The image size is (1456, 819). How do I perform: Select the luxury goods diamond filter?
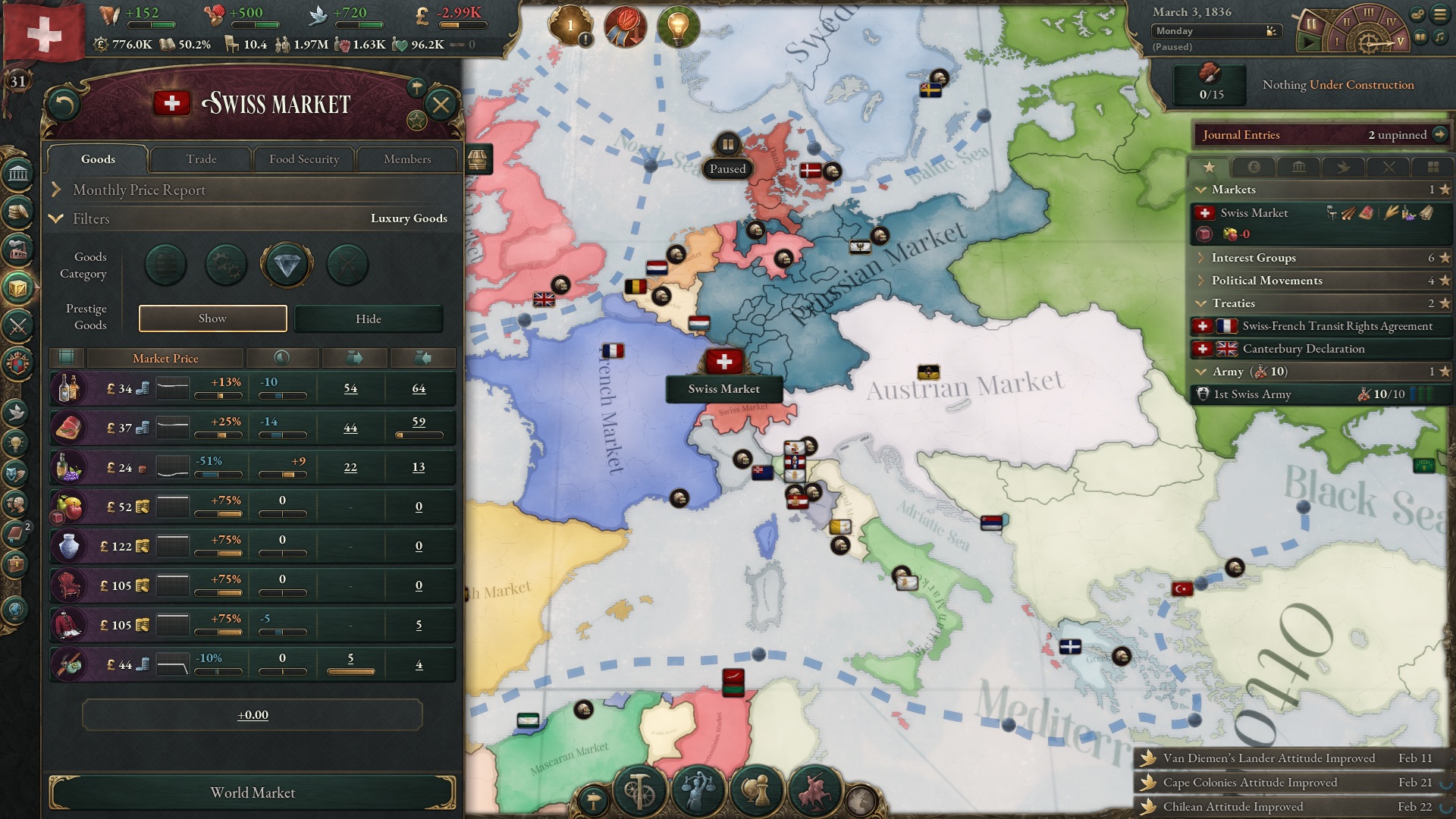coord(286,264)
